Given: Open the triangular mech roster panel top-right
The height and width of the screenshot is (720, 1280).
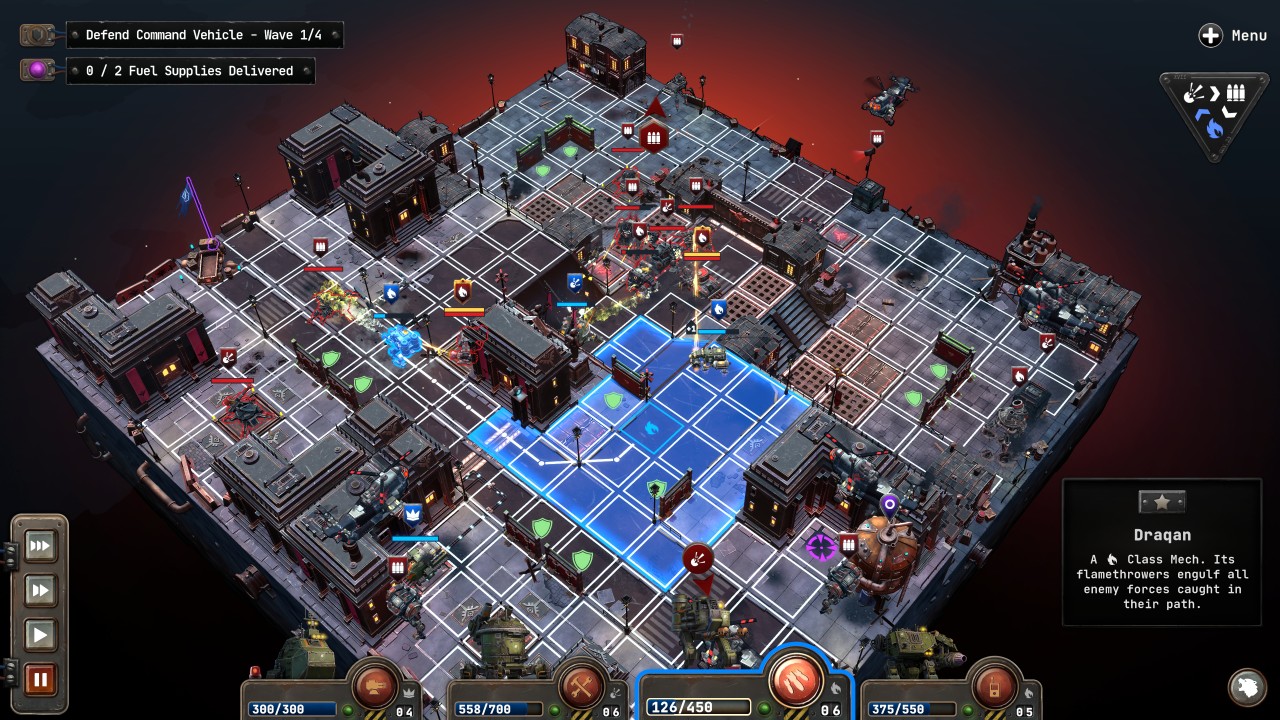Looking at the screenshot, I should [1211, 107].
